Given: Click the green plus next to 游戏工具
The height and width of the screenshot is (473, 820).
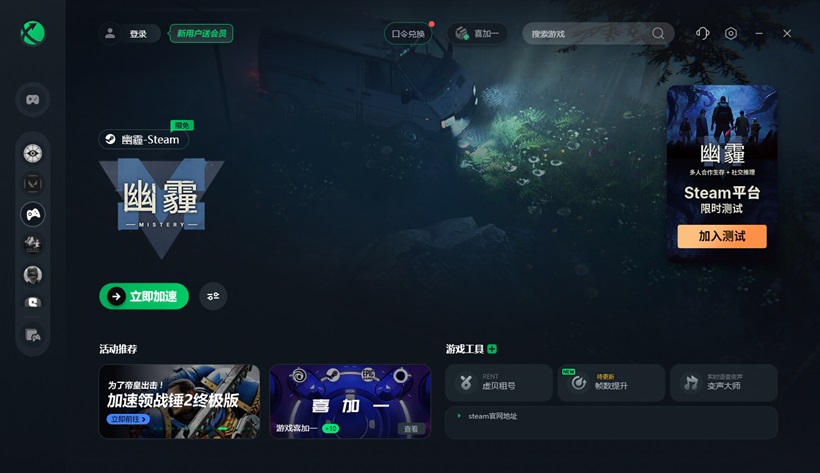Looking at the screenshot, I should coord(492,349).
